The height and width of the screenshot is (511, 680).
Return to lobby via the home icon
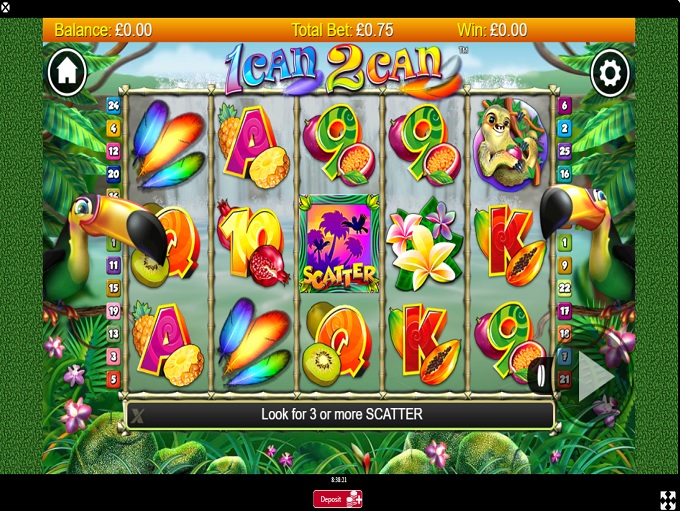click(x=67, y=71)
